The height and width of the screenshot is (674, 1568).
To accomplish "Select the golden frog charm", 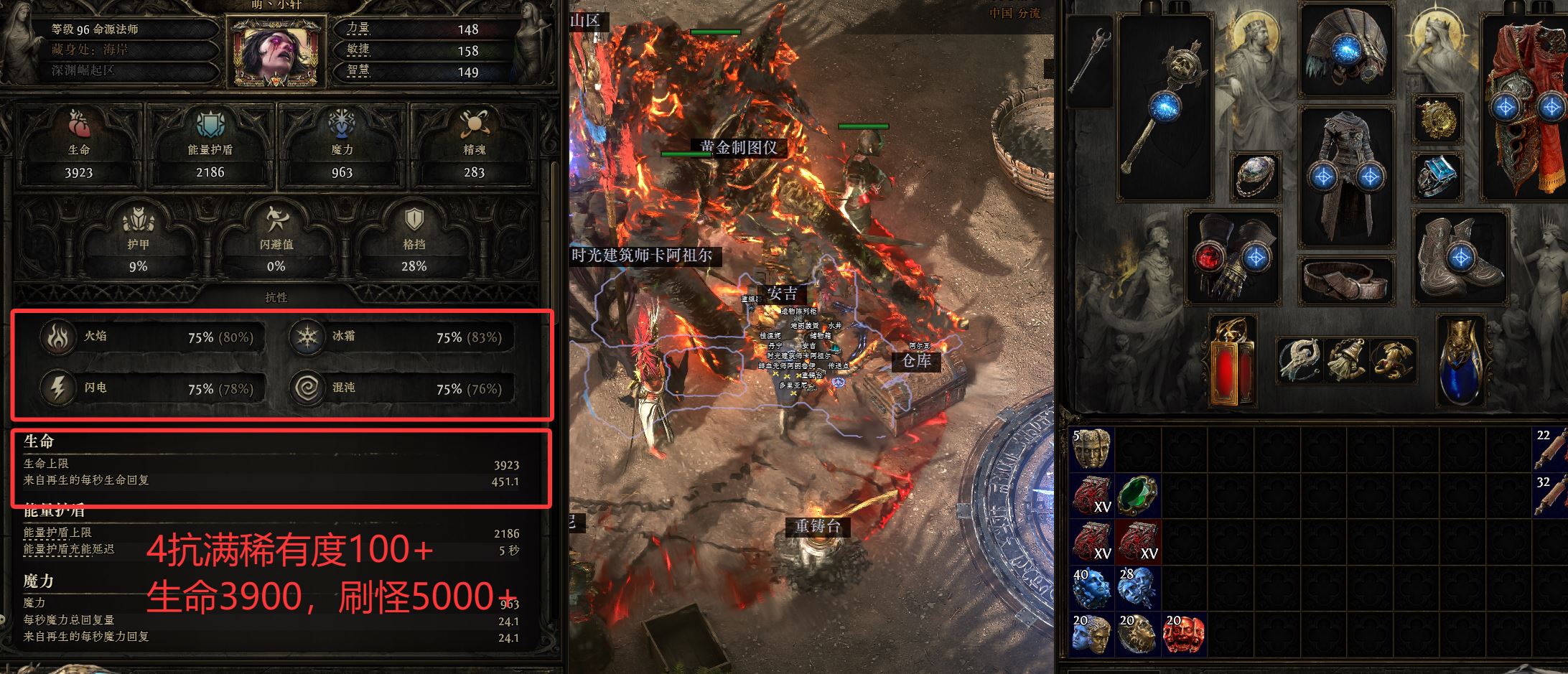I will coord(1393,360).
